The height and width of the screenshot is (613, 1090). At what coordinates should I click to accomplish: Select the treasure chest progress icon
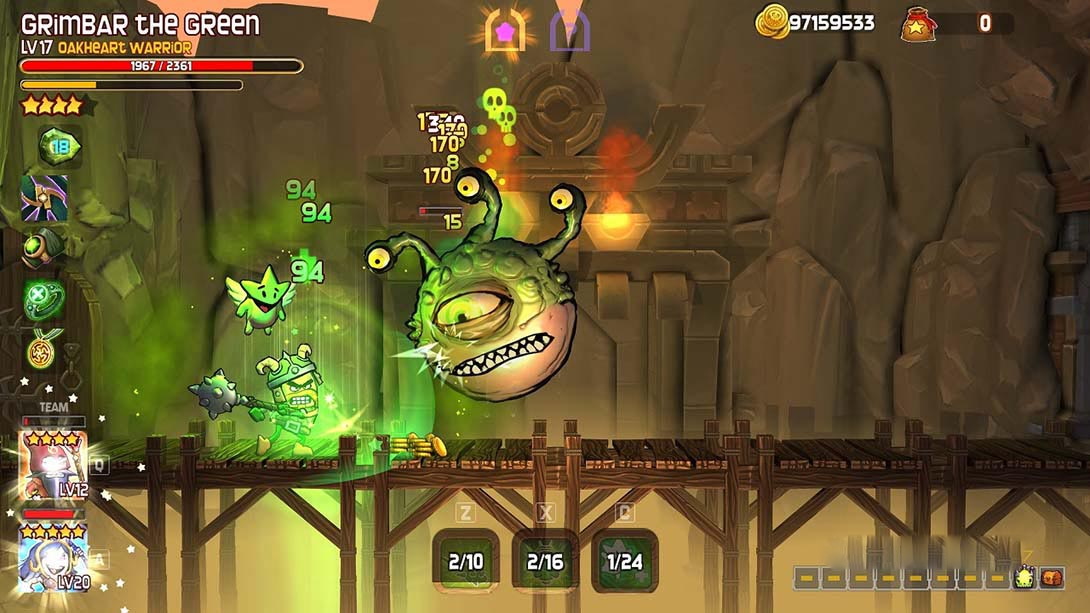point(1052,577)
